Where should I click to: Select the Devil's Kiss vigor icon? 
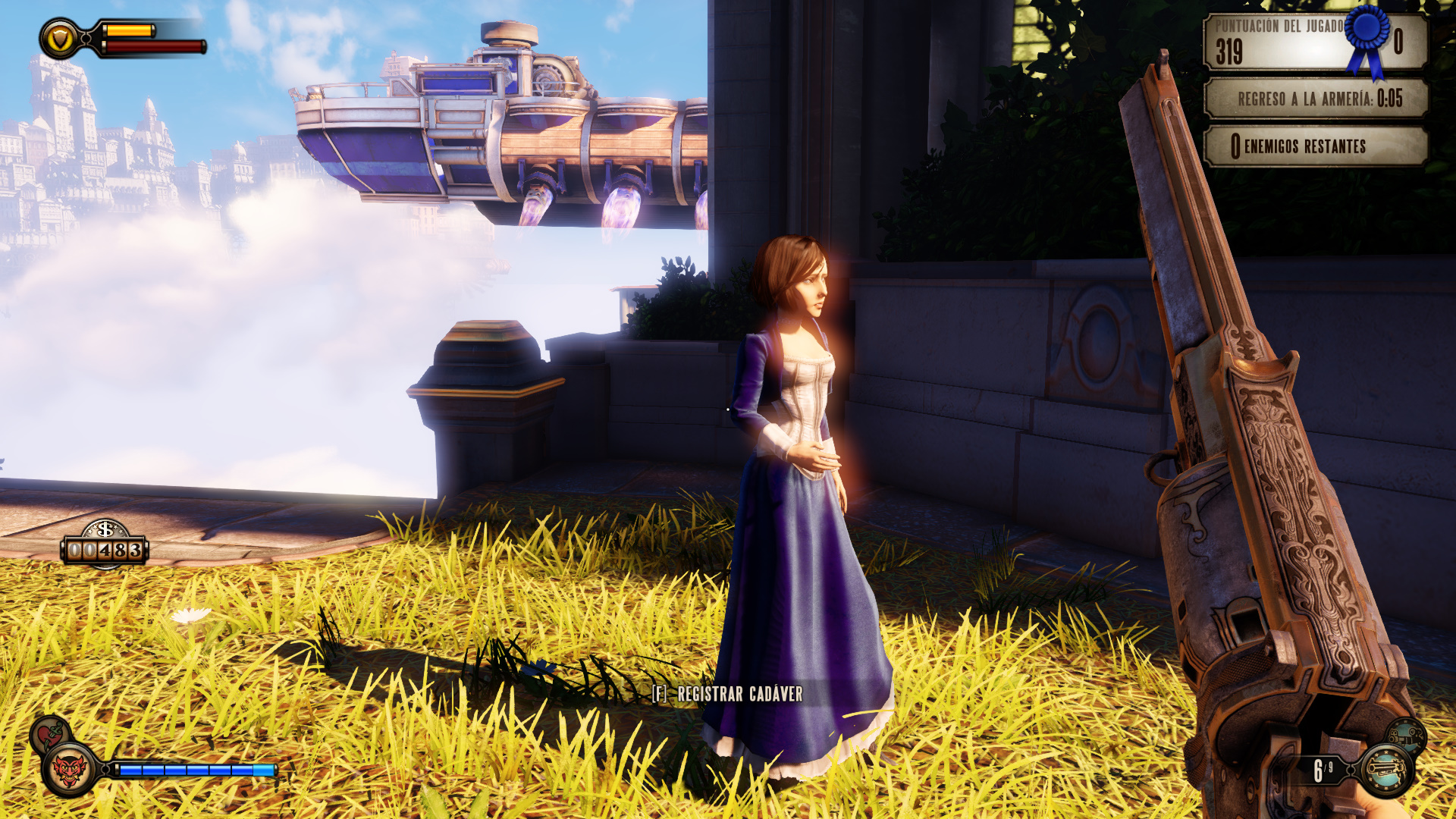point(70,770)
